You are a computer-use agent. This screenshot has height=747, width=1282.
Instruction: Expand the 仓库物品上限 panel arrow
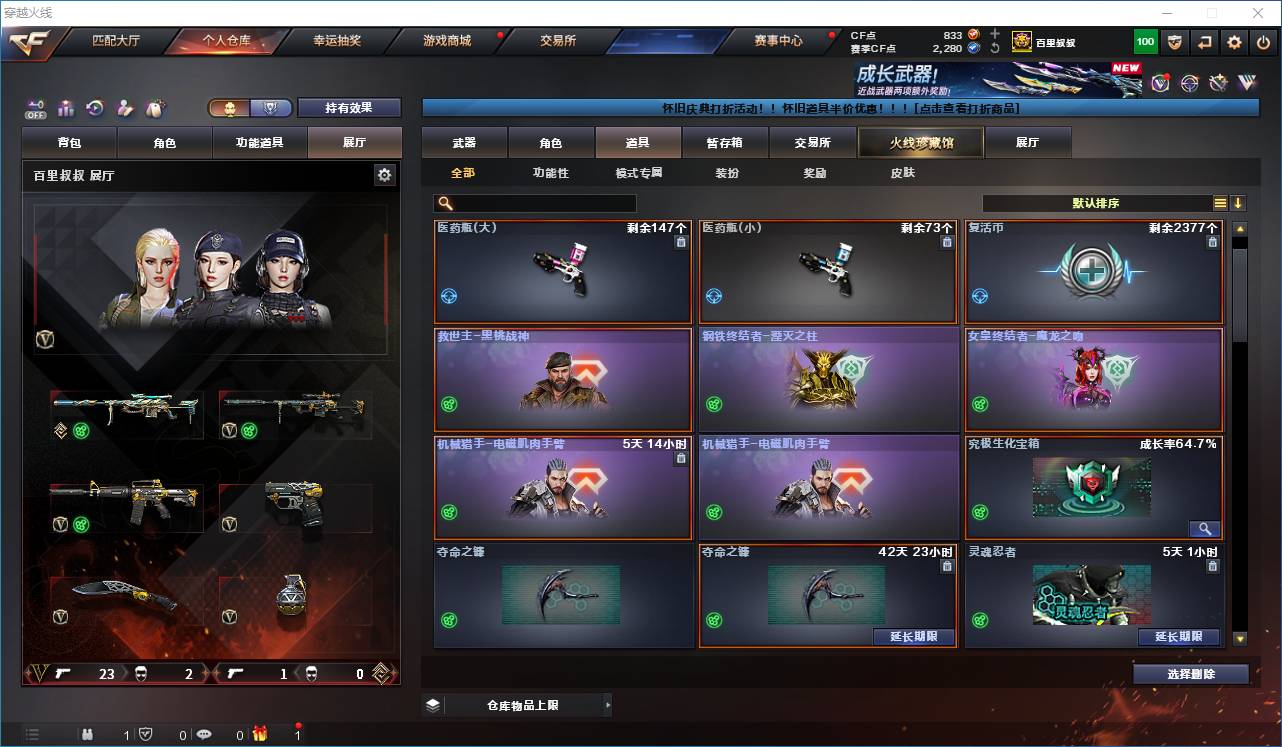(x=609, y=704)
